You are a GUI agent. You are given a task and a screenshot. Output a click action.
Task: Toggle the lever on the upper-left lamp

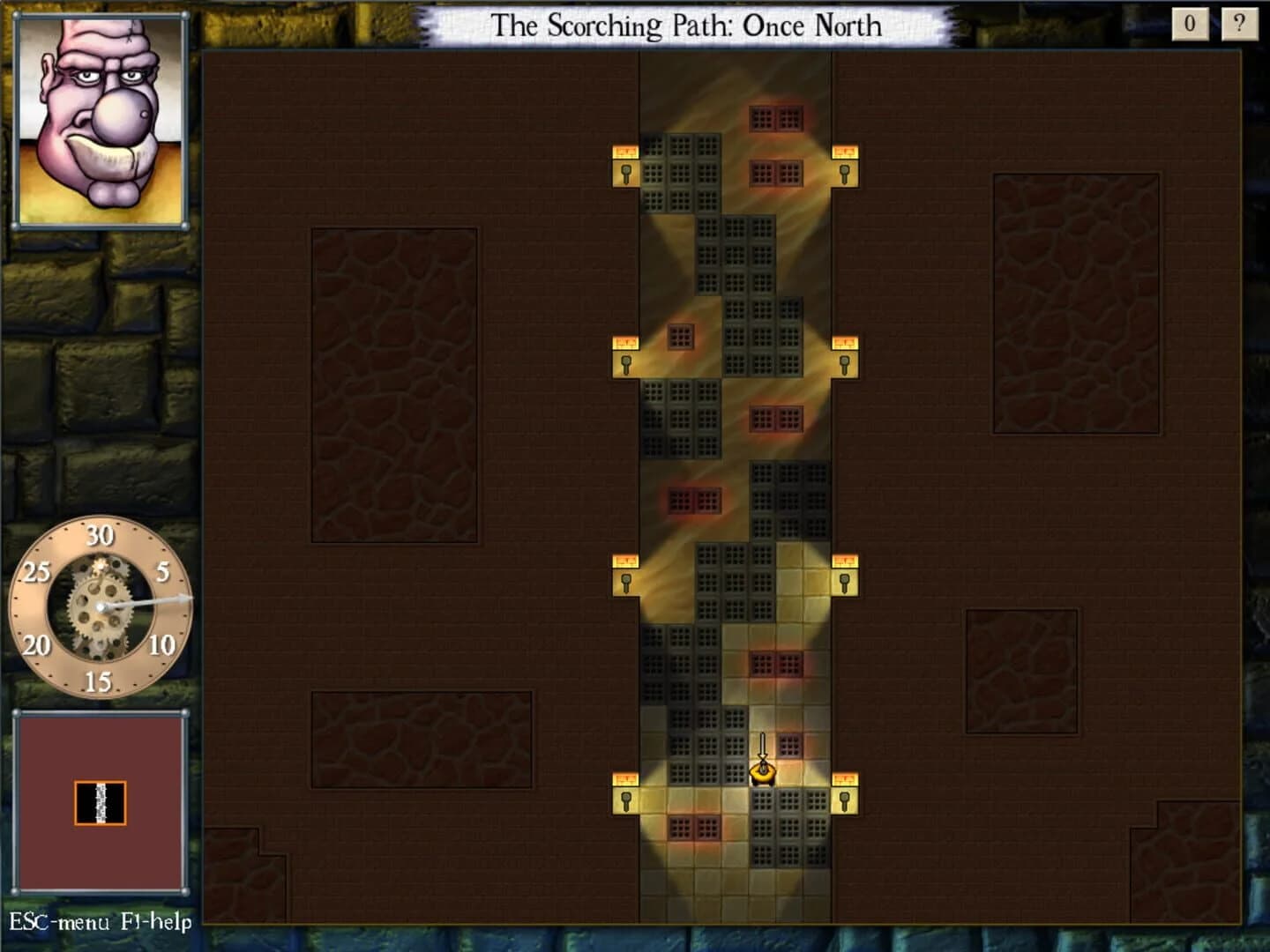(x=625, y=175)
